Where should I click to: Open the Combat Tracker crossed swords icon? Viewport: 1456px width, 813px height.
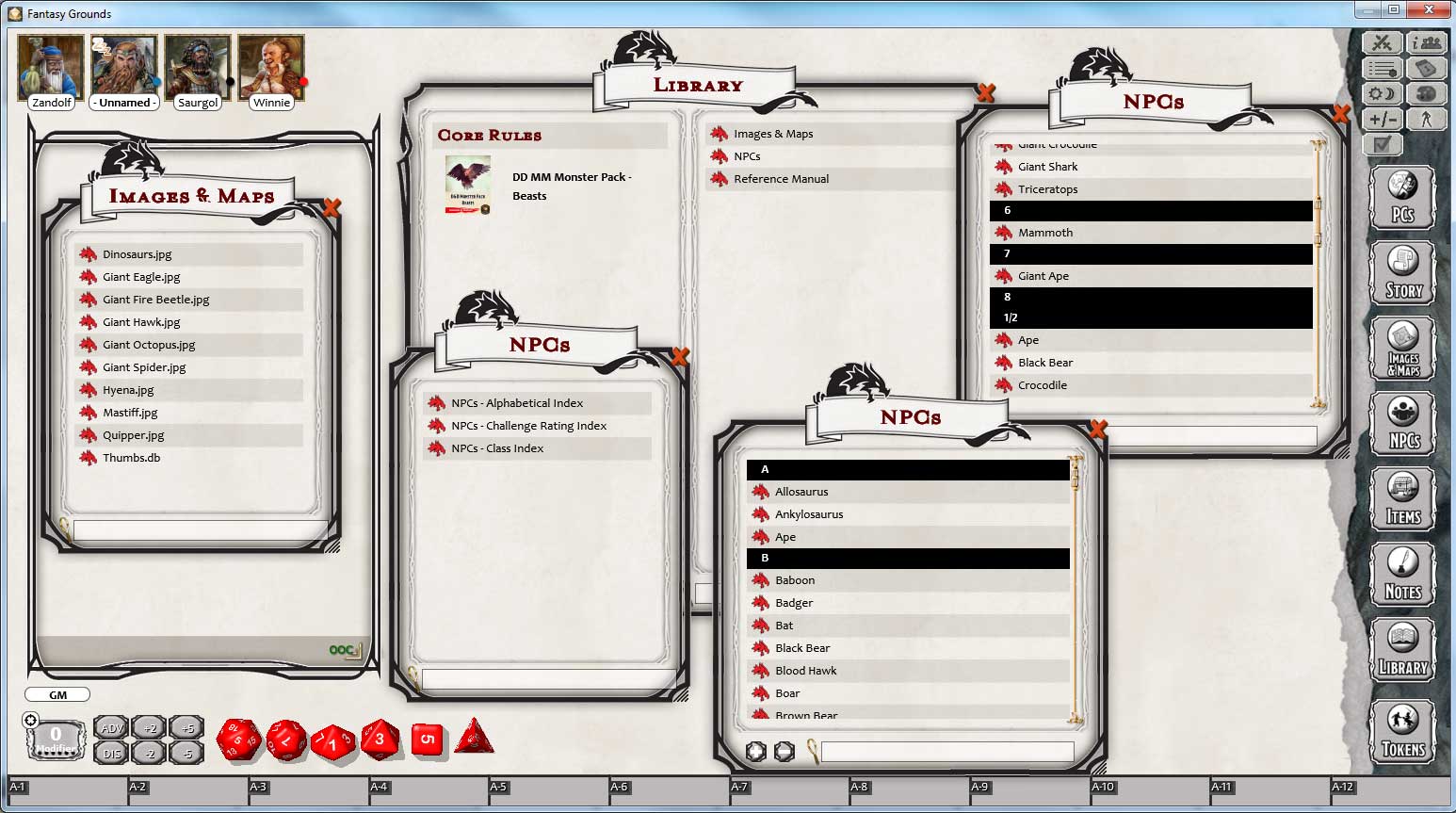1381,41
